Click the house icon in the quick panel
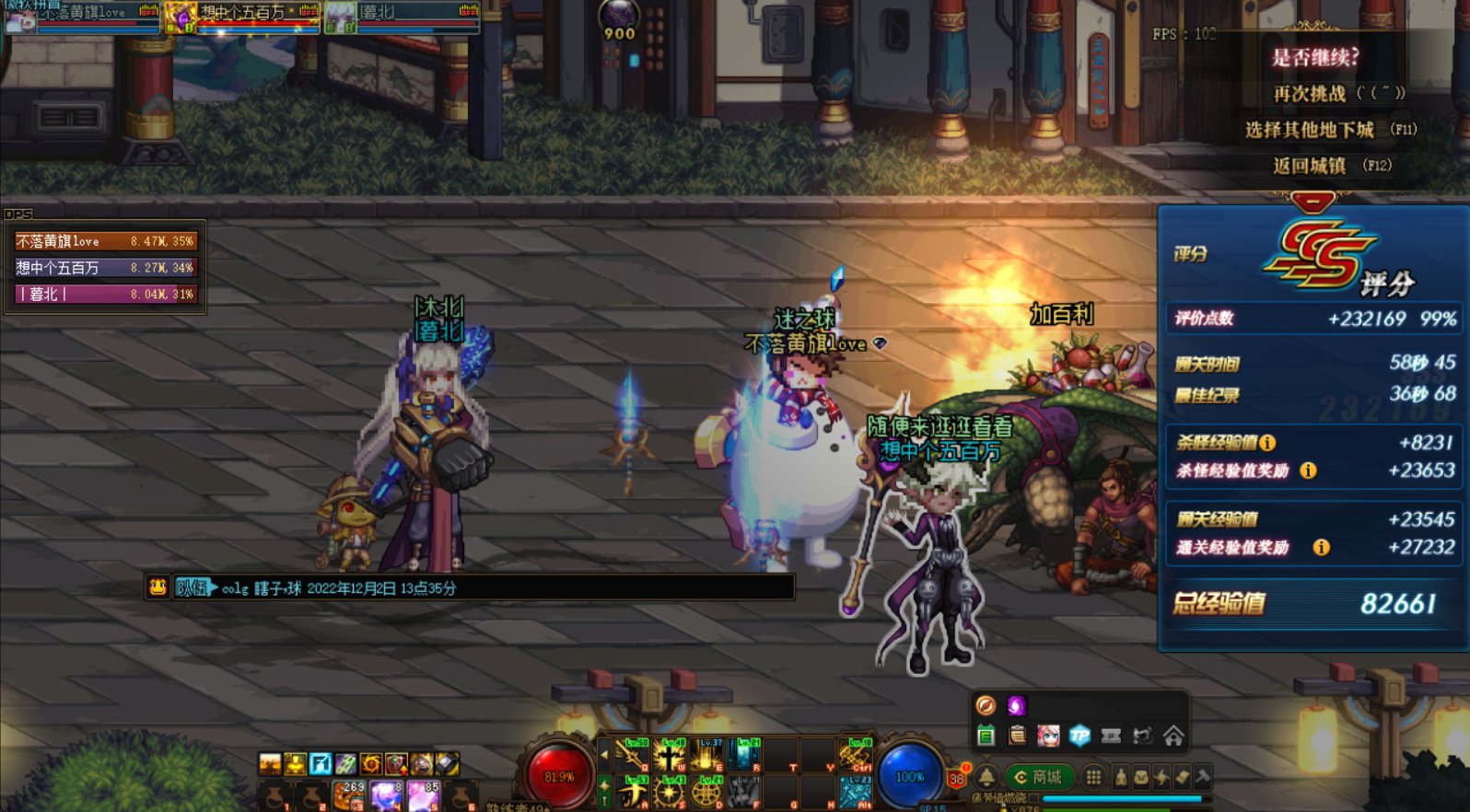 coord(1173,736)
